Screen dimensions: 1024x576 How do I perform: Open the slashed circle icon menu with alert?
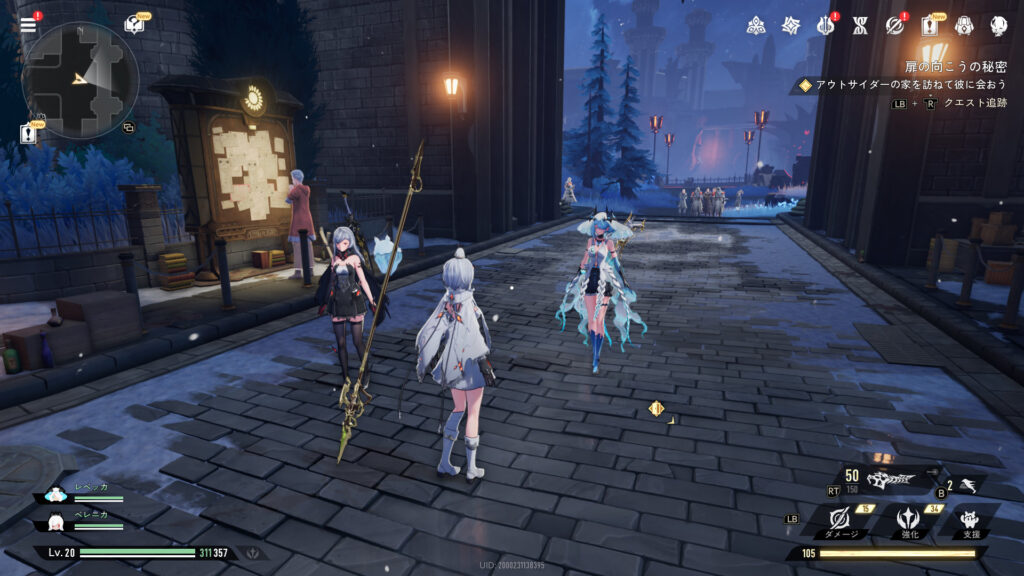coord(895,26)
